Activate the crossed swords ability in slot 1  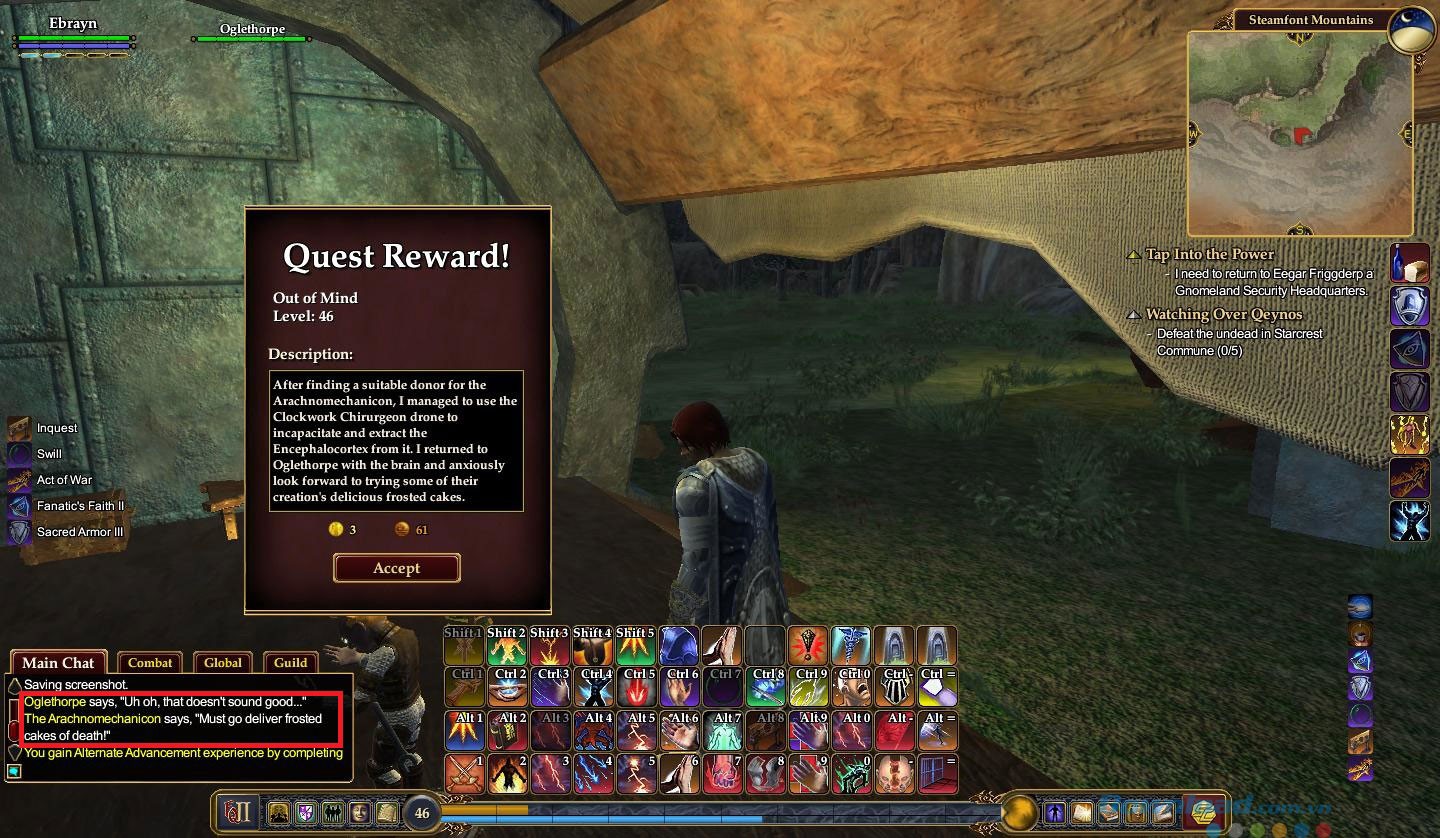pyautogui.click(x=465, y=774)
